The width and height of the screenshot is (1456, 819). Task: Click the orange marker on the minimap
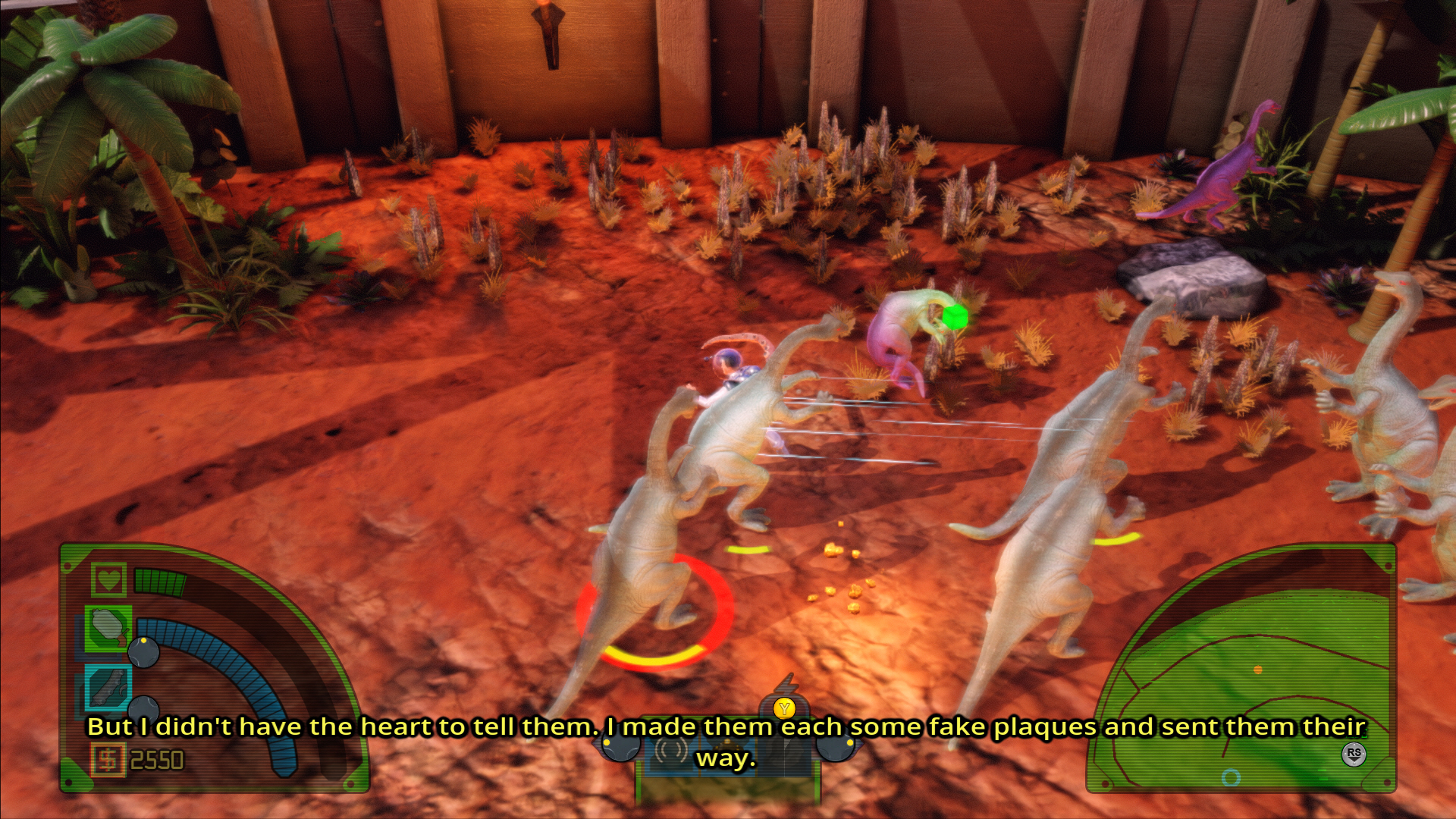[x=1258, y=670]
